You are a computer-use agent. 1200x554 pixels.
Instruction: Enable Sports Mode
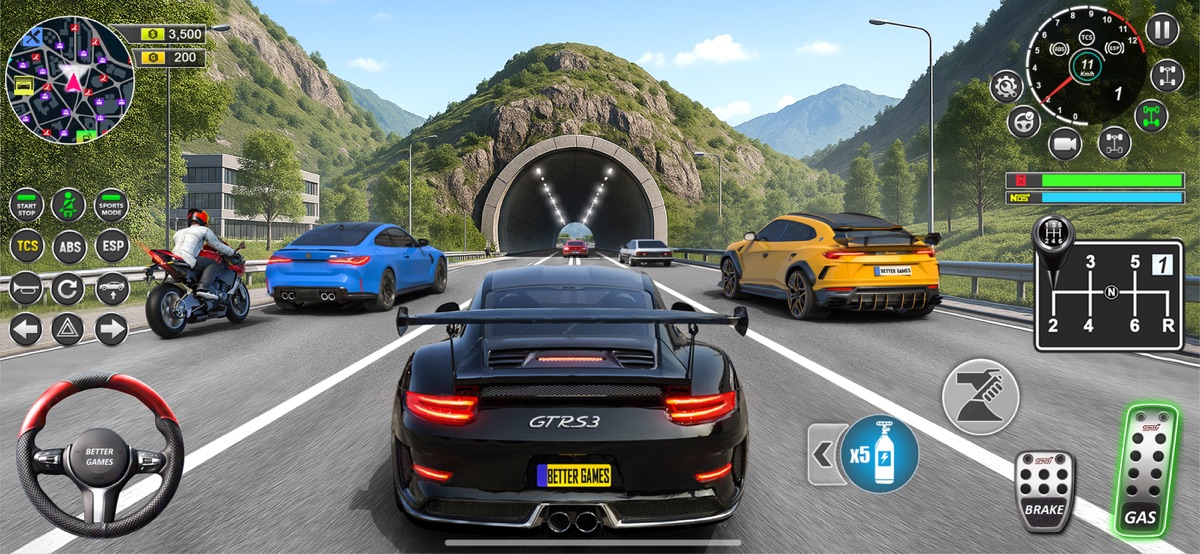pos(111,205)
